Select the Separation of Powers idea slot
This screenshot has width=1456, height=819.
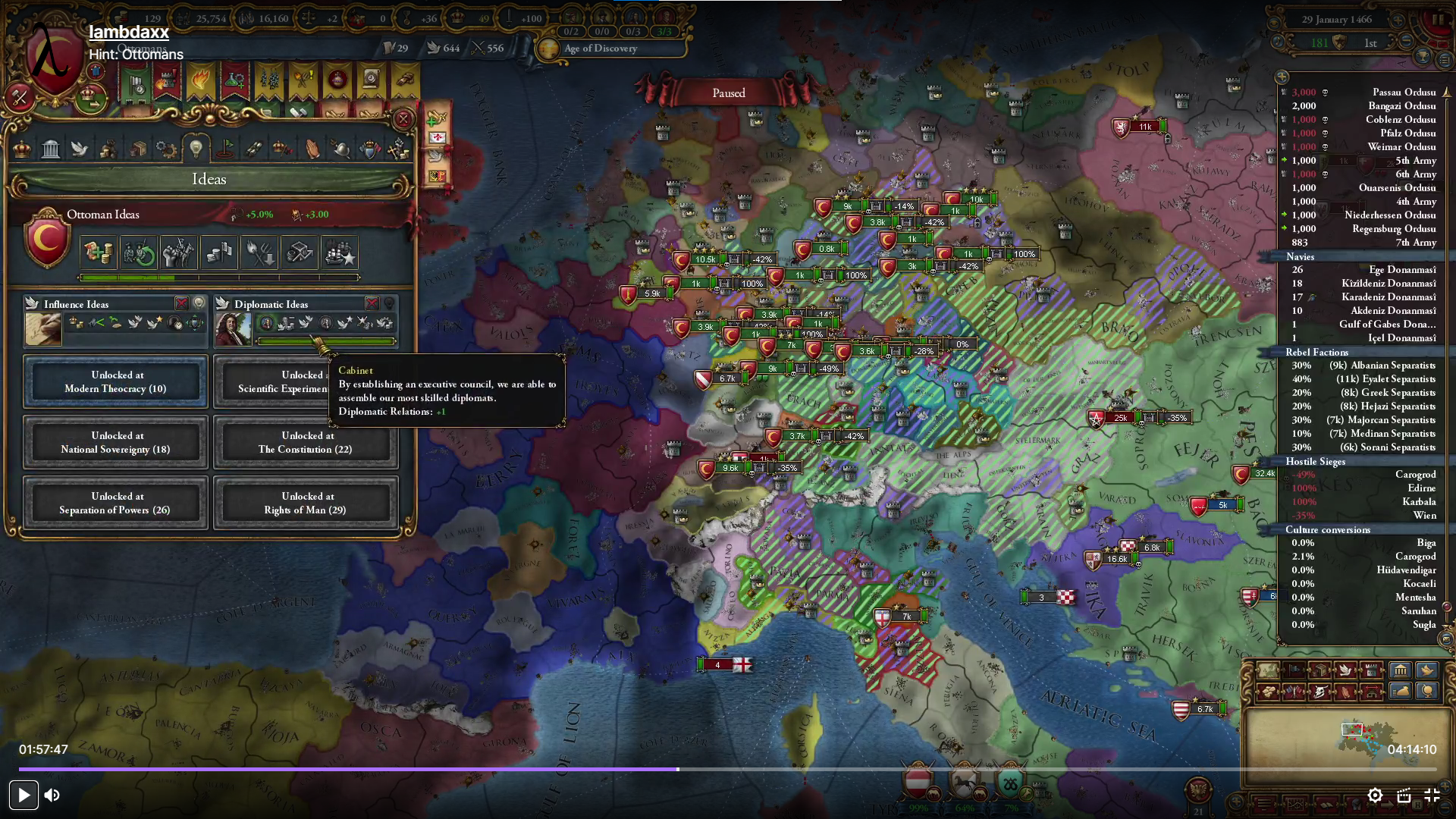[x=115, y=503]
